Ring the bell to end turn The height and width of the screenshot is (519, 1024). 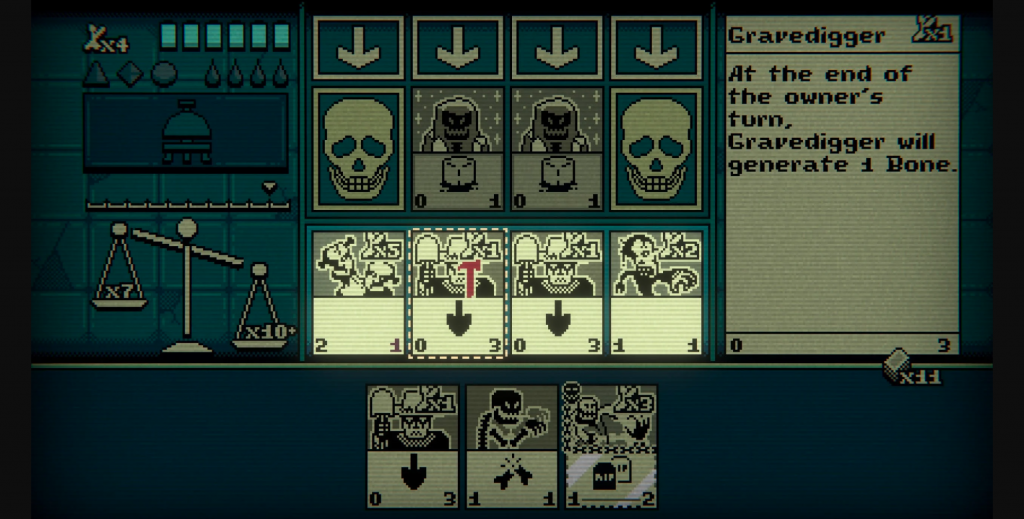[x=186, y=132]
